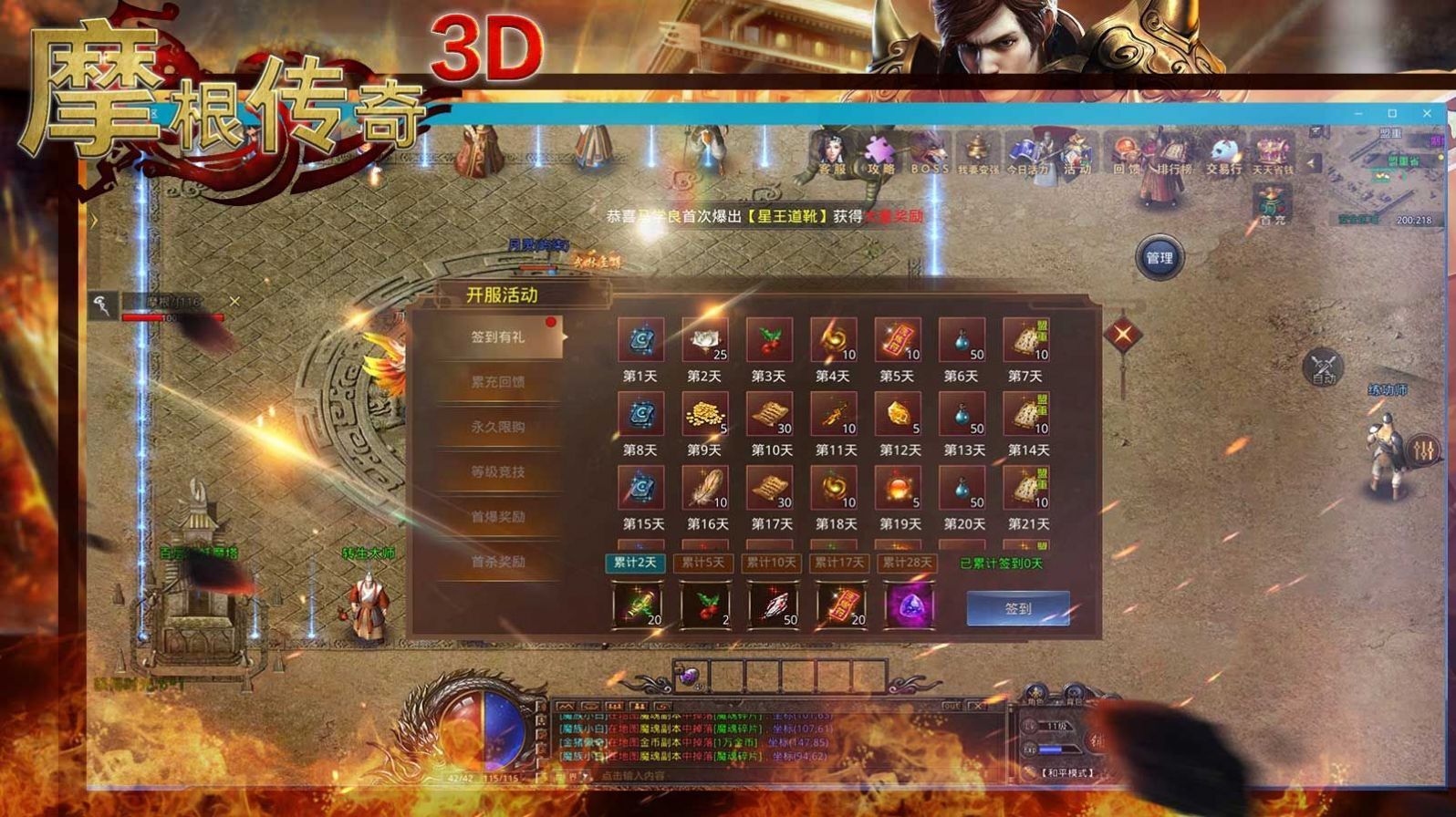The width and height of the screenshot is (1456, 817).
Task: Select the 累充回馈 menu entry
Action: pyautogui.click(x=497, y=383)
